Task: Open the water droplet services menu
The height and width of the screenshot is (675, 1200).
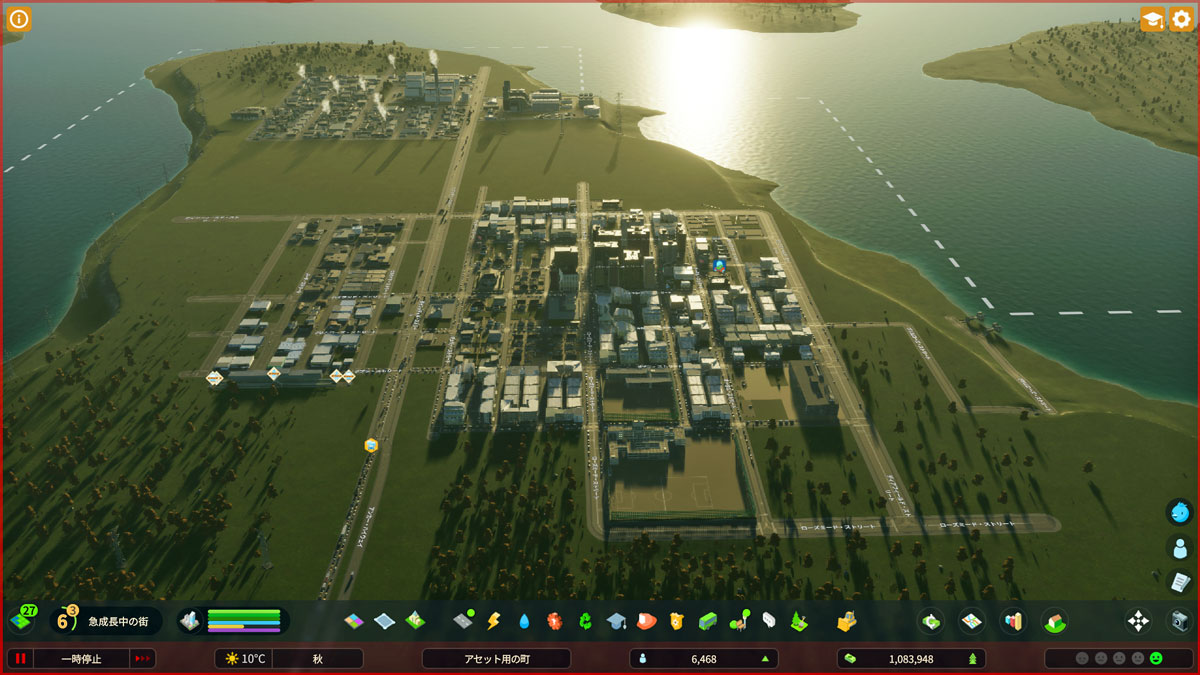Action: tap(524, 621)
